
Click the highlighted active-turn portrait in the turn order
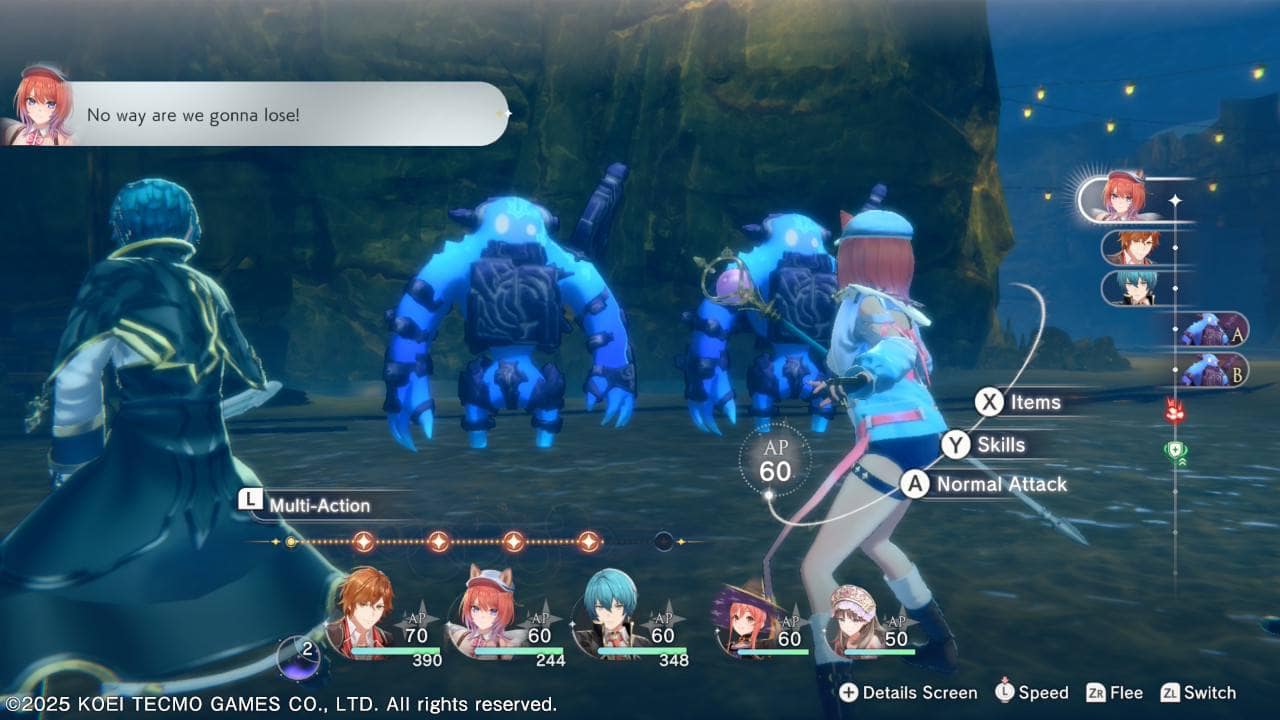(1123, 198)
